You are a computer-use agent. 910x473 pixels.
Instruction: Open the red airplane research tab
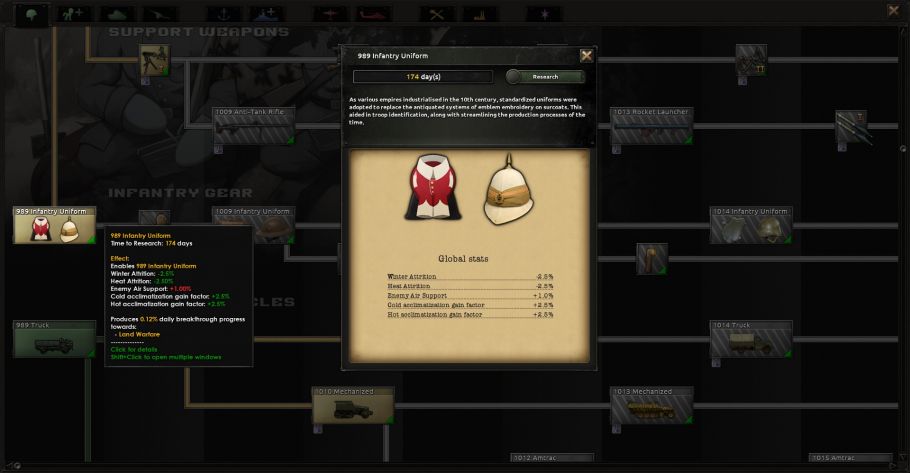click(328, 14)
